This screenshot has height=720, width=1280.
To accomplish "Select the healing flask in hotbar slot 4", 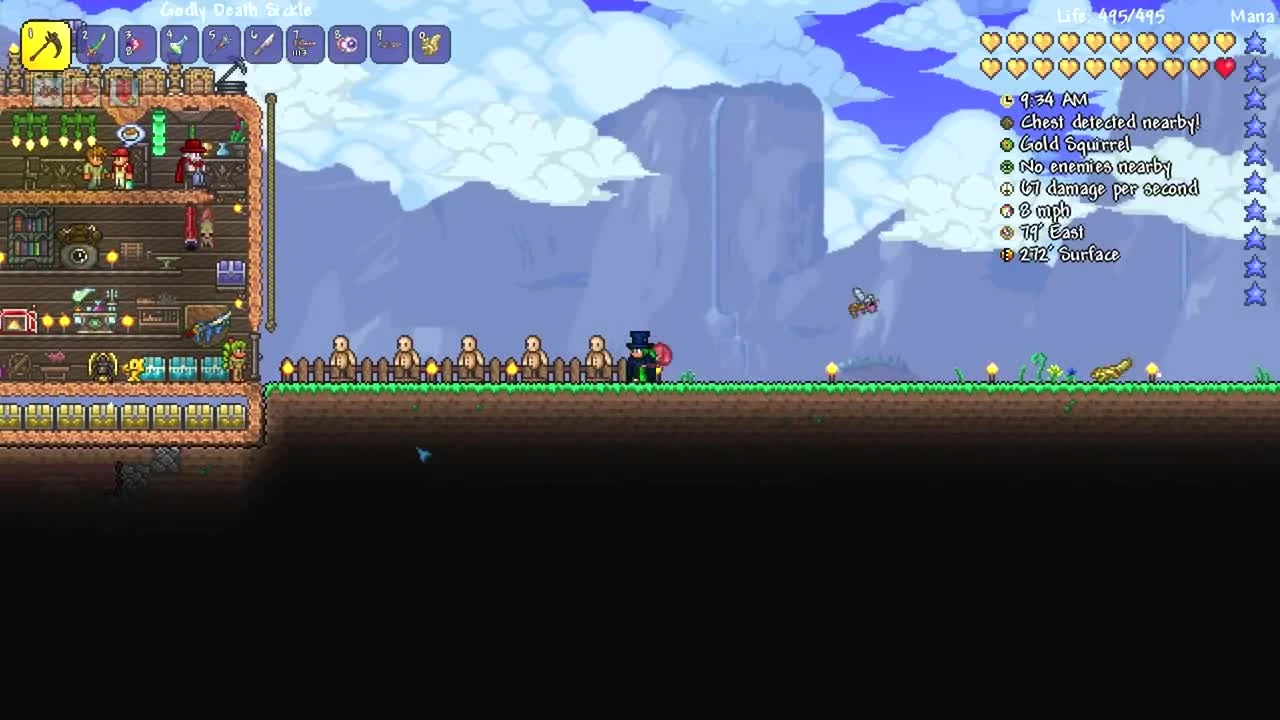I will (180, 44).
